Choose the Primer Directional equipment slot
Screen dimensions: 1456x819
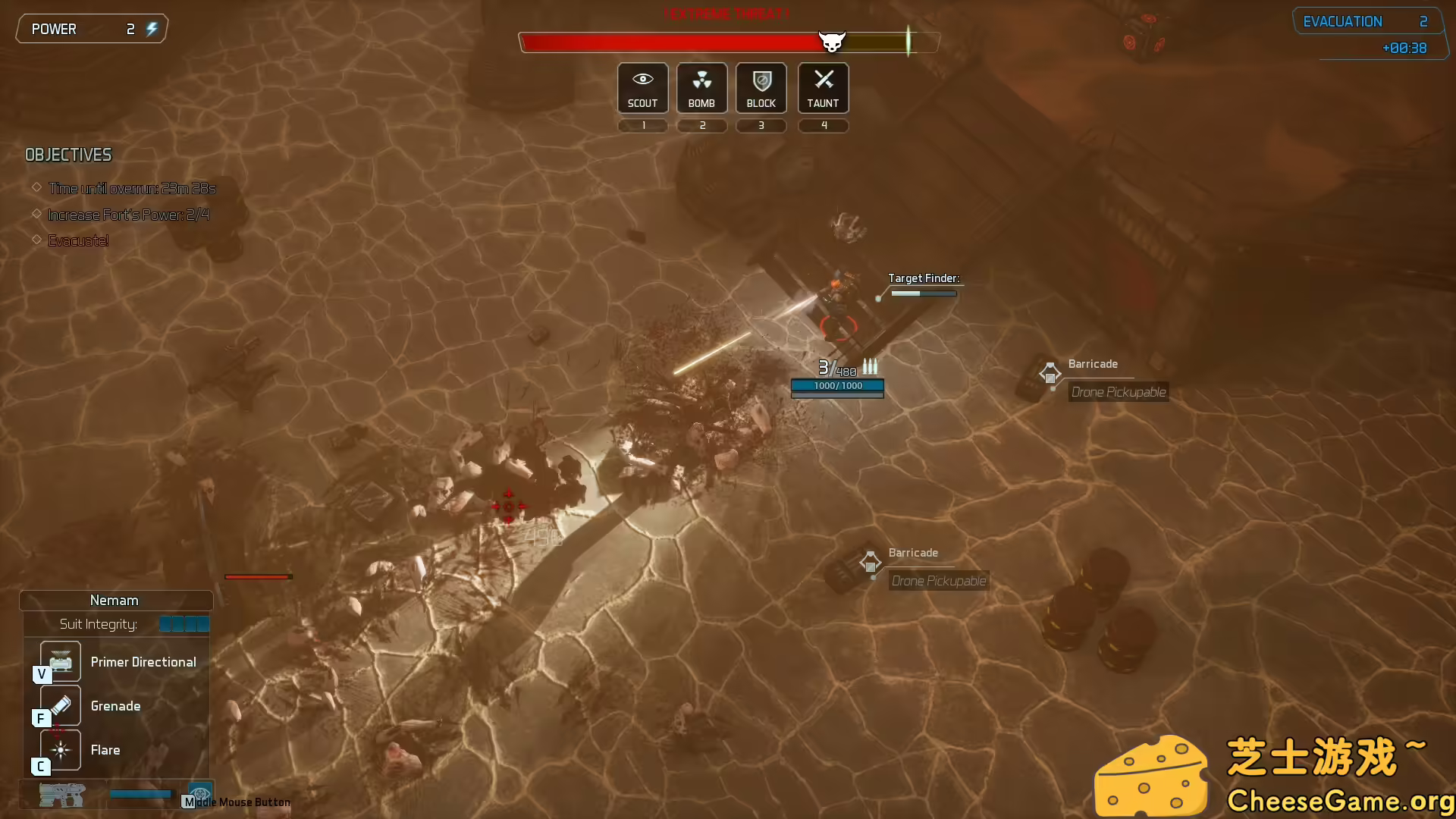click(x=61, y=661)
